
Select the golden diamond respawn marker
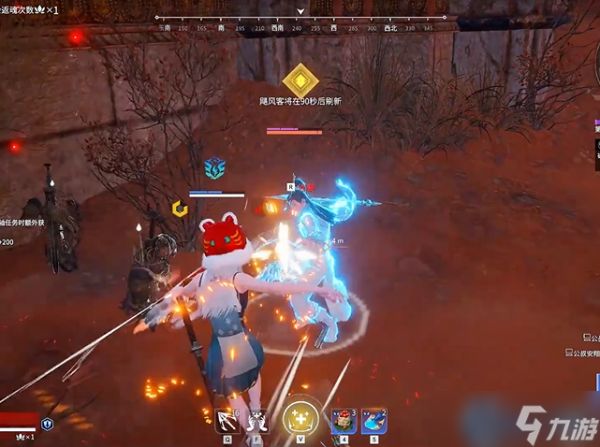click(x=299, y=79)
